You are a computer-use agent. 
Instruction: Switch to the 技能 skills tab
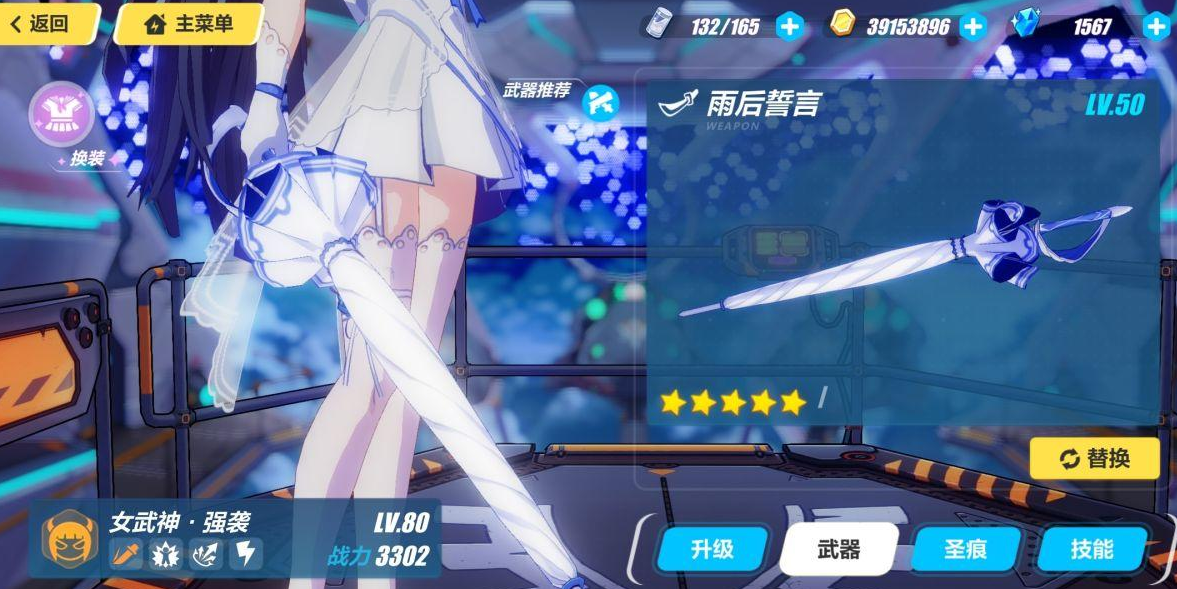1091,549
